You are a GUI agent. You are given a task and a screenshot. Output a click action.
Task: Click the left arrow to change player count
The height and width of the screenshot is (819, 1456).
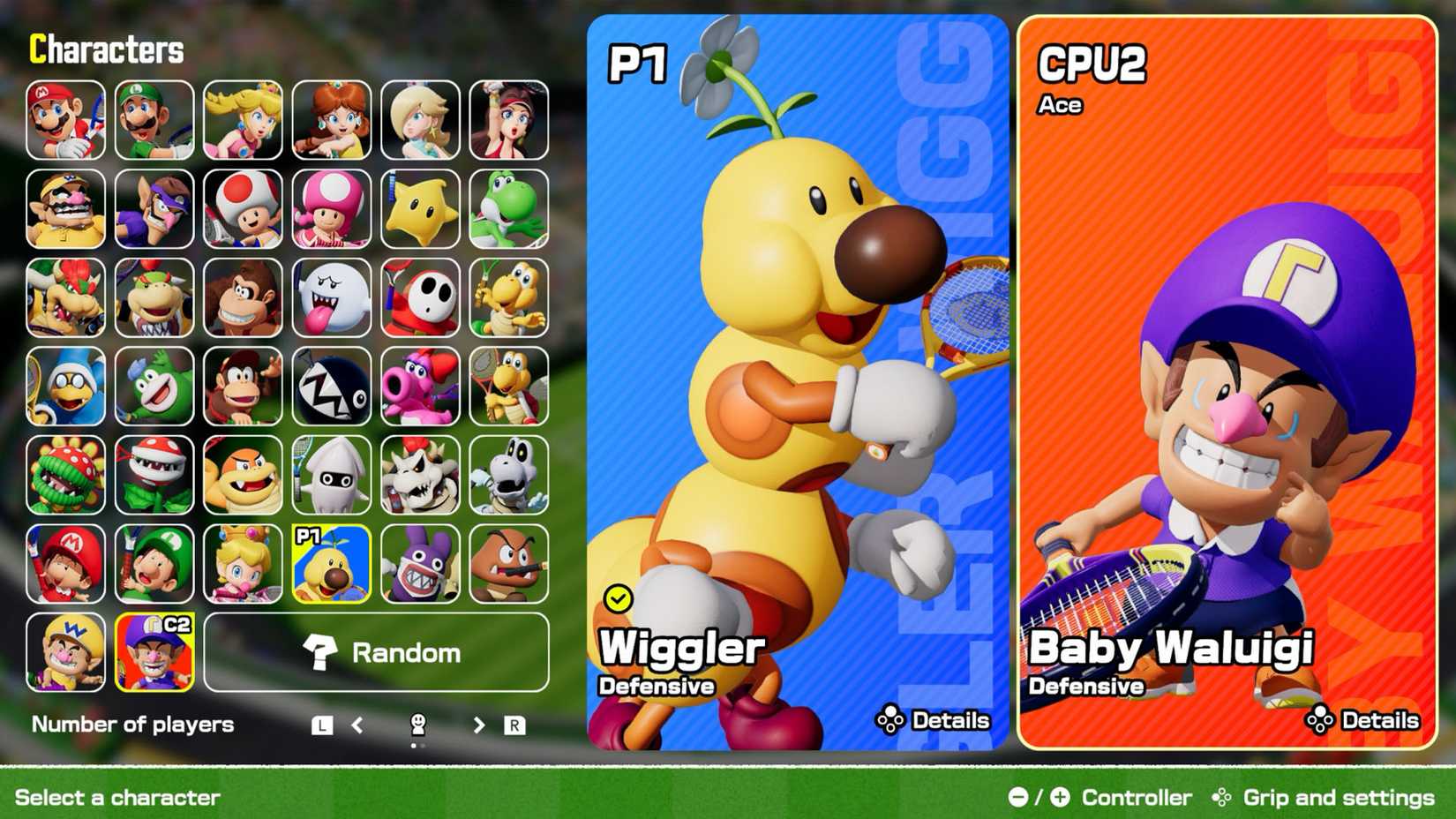coord(356,725)
